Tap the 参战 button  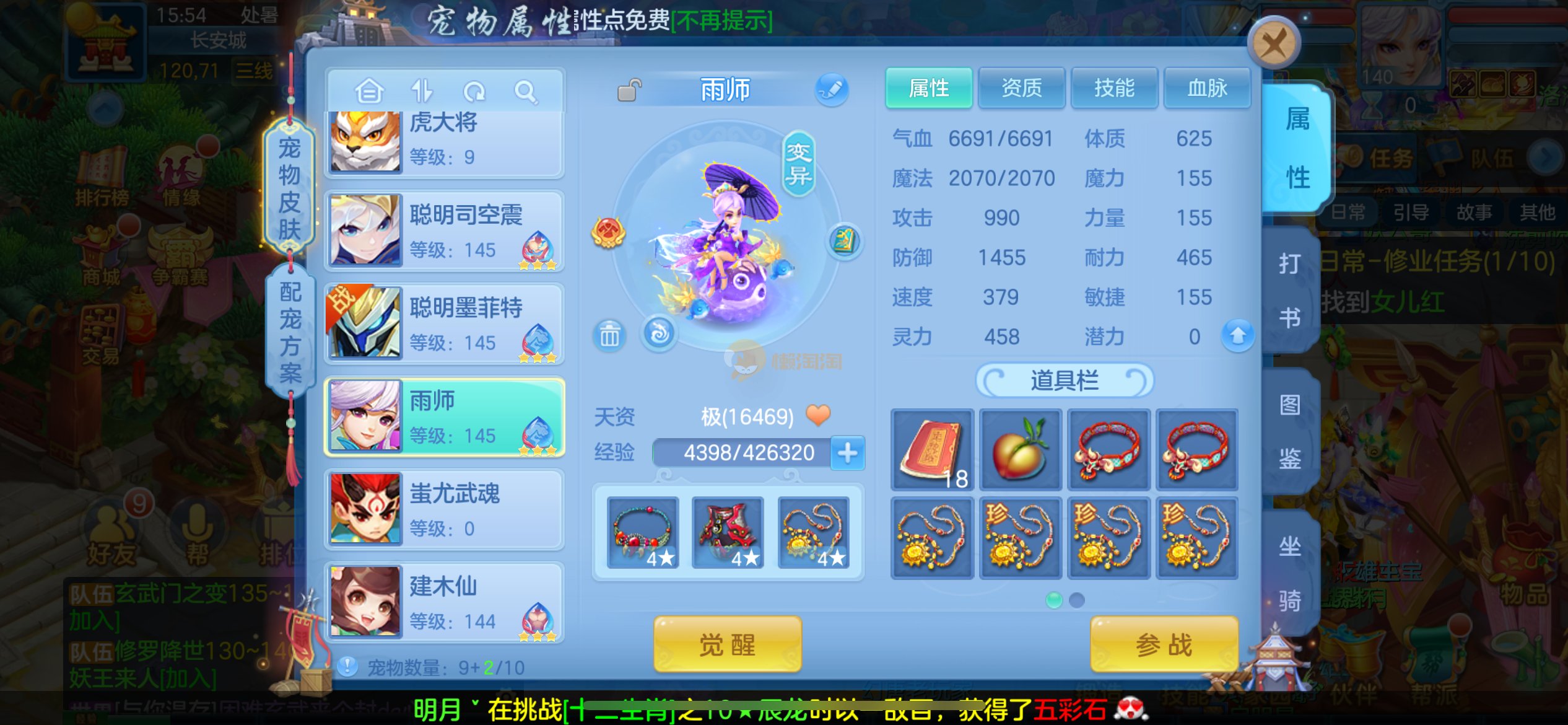(x=1164, y=644)
